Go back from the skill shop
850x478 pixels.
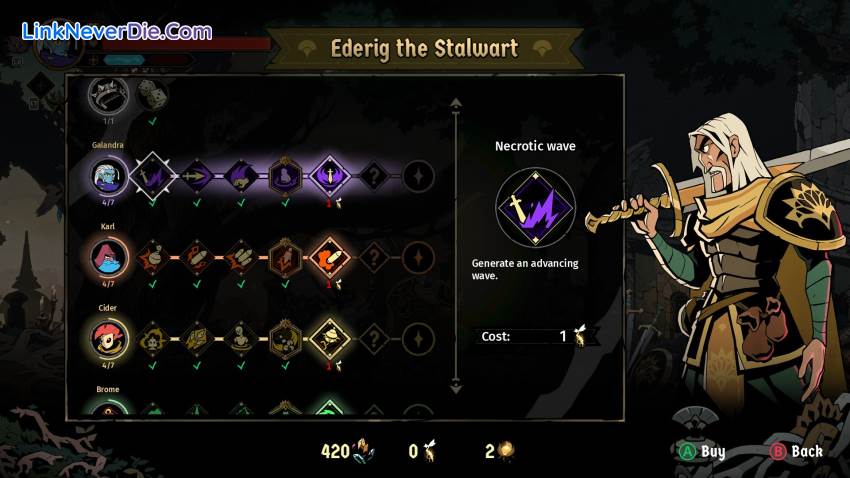[x=795, y=451]
